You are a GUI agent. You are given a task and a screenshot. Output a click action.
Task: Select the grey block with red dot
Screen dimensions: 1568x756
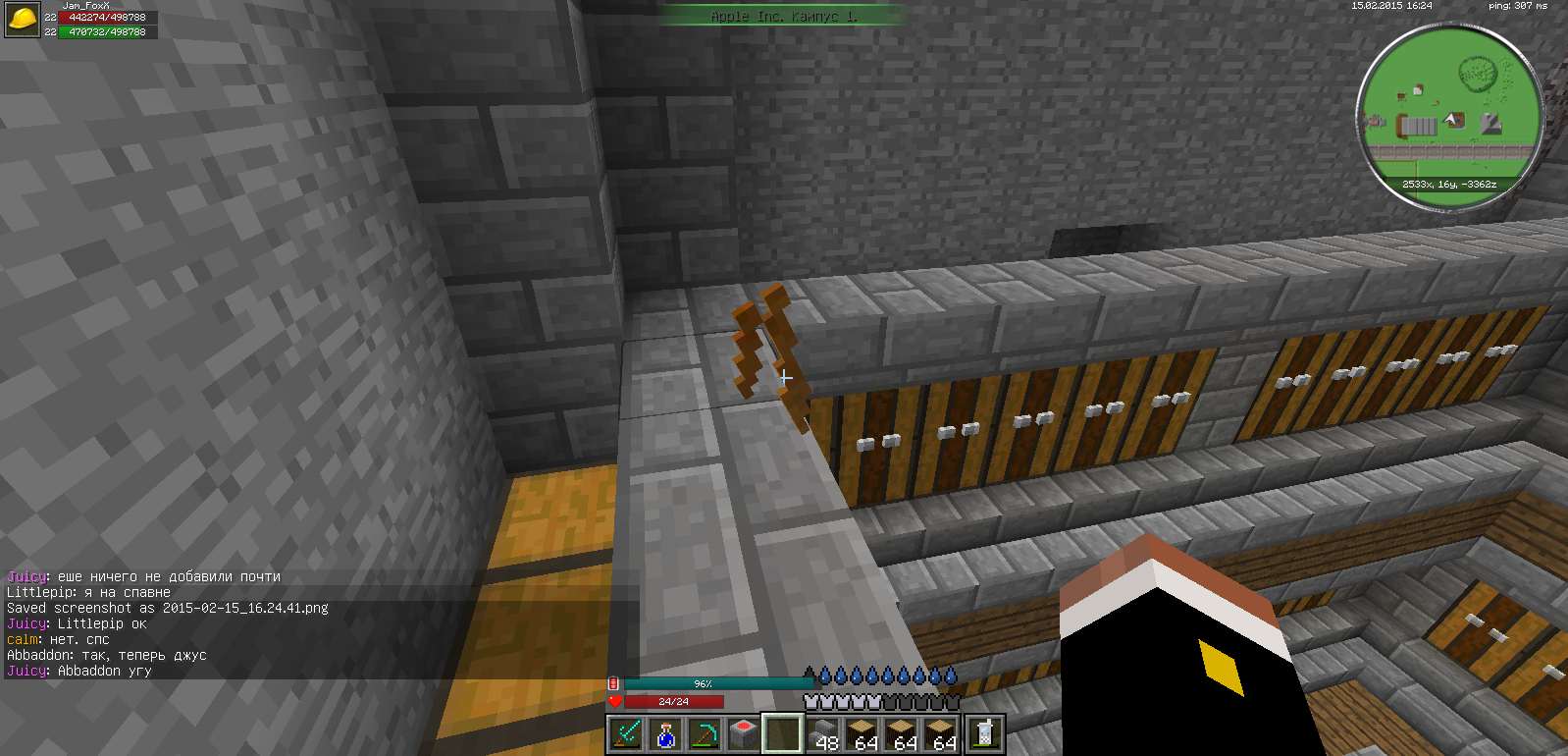744,734
